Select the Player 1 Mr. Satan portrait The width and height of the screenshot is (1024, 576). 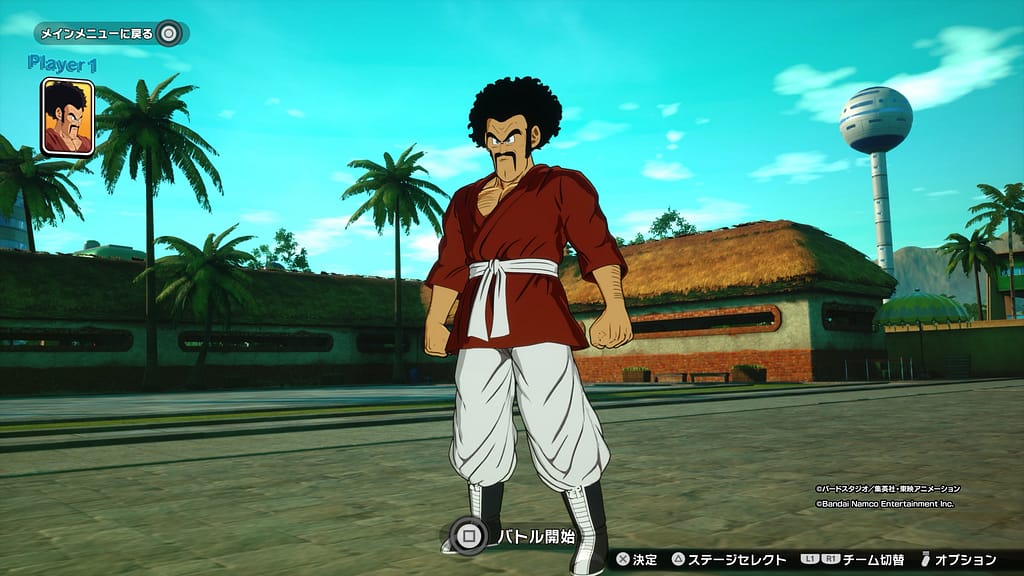(x=68, y=117)
